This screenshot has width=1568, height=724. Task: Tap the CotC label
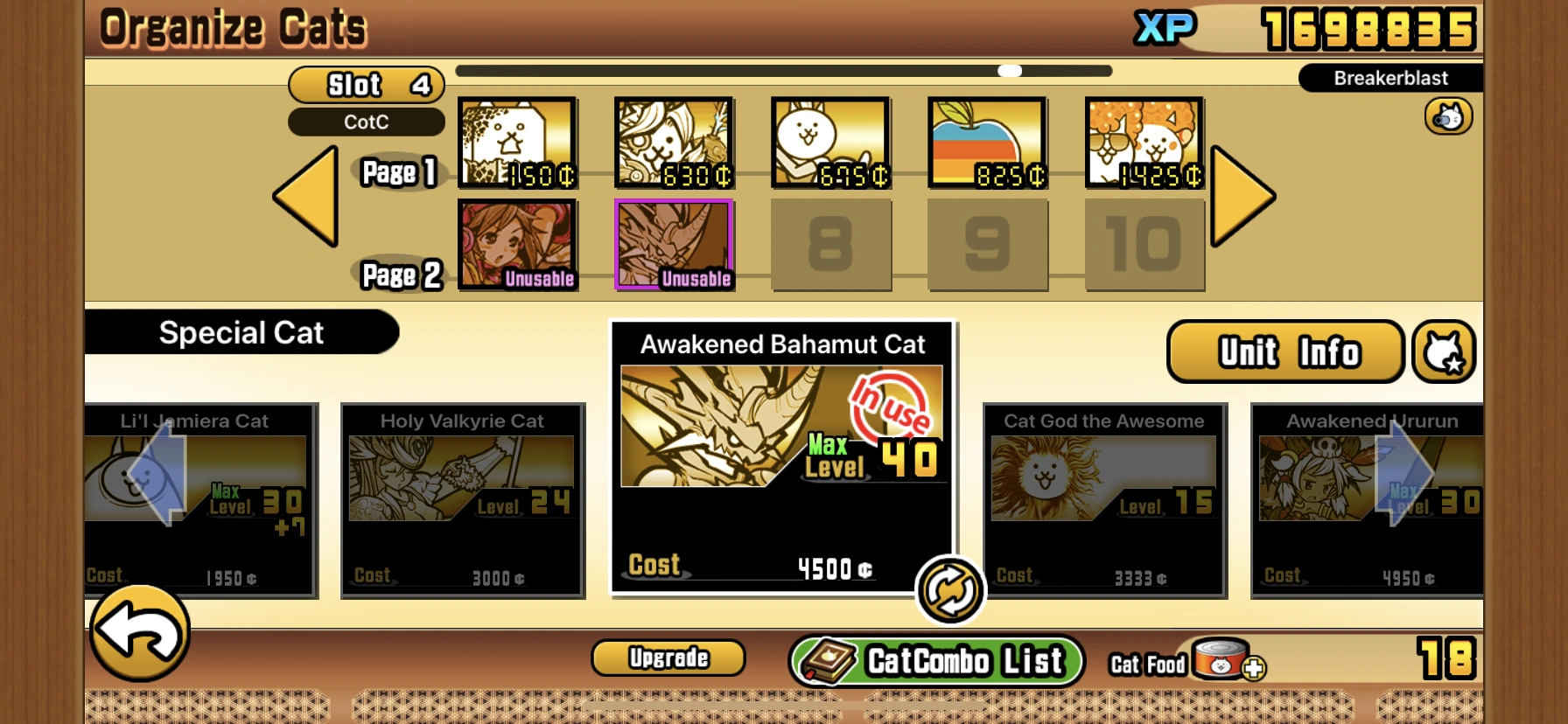366,122
